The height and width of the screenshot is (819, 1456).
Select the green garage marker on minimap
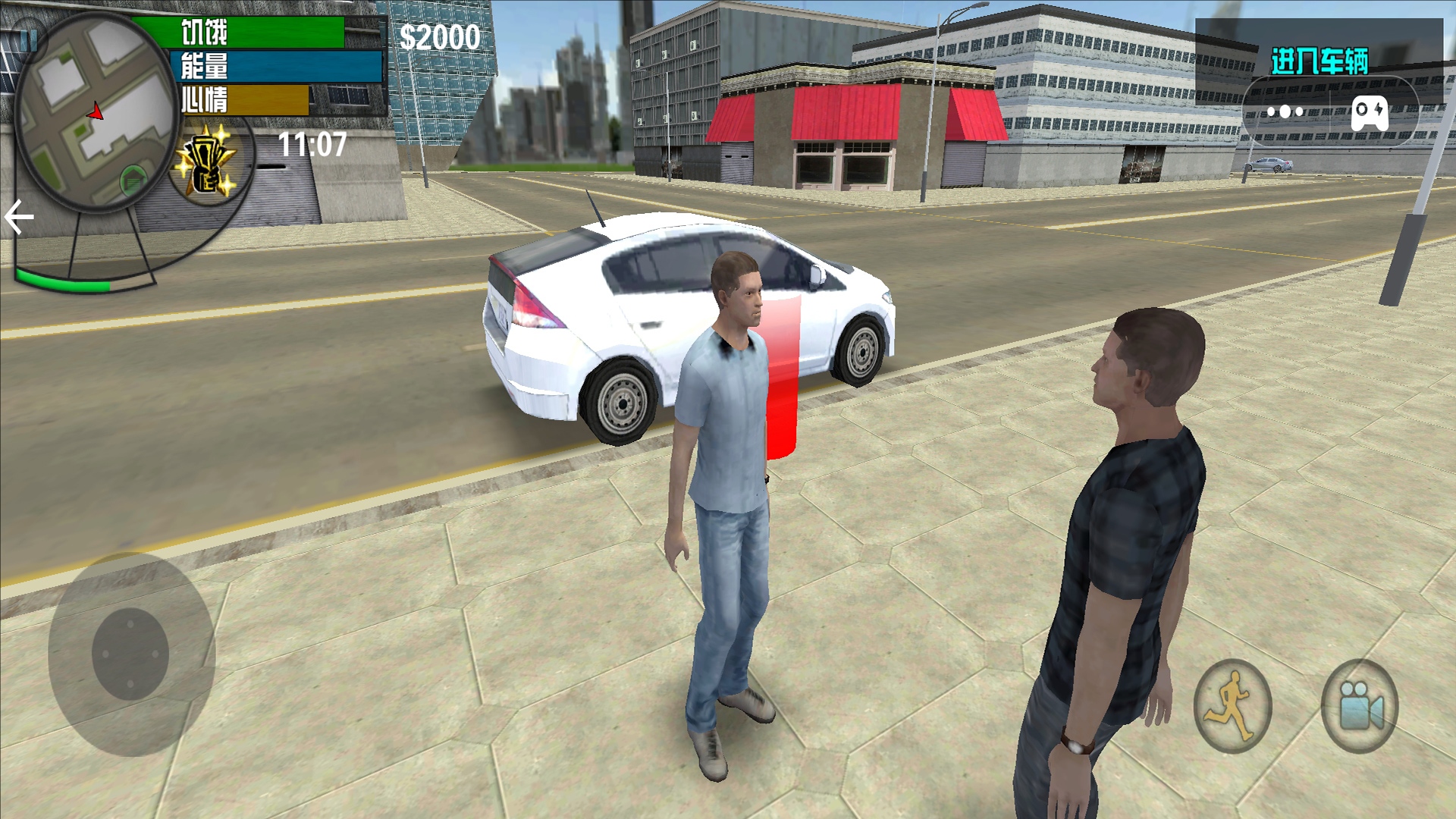coord(133,180)
